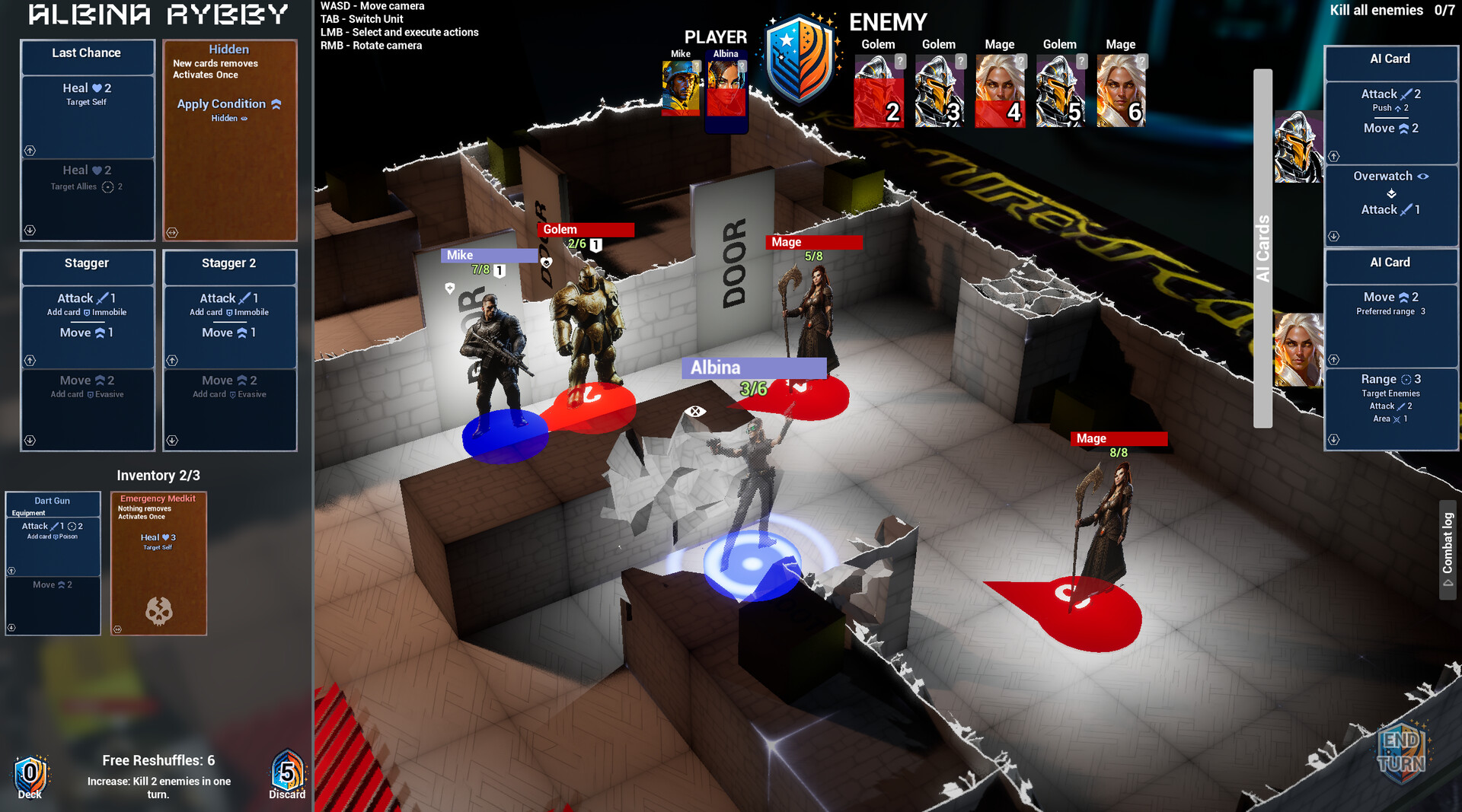1462x812 pixels.
Task: Click the sword attack icon on the Stagger card
Action: [103, 298]
